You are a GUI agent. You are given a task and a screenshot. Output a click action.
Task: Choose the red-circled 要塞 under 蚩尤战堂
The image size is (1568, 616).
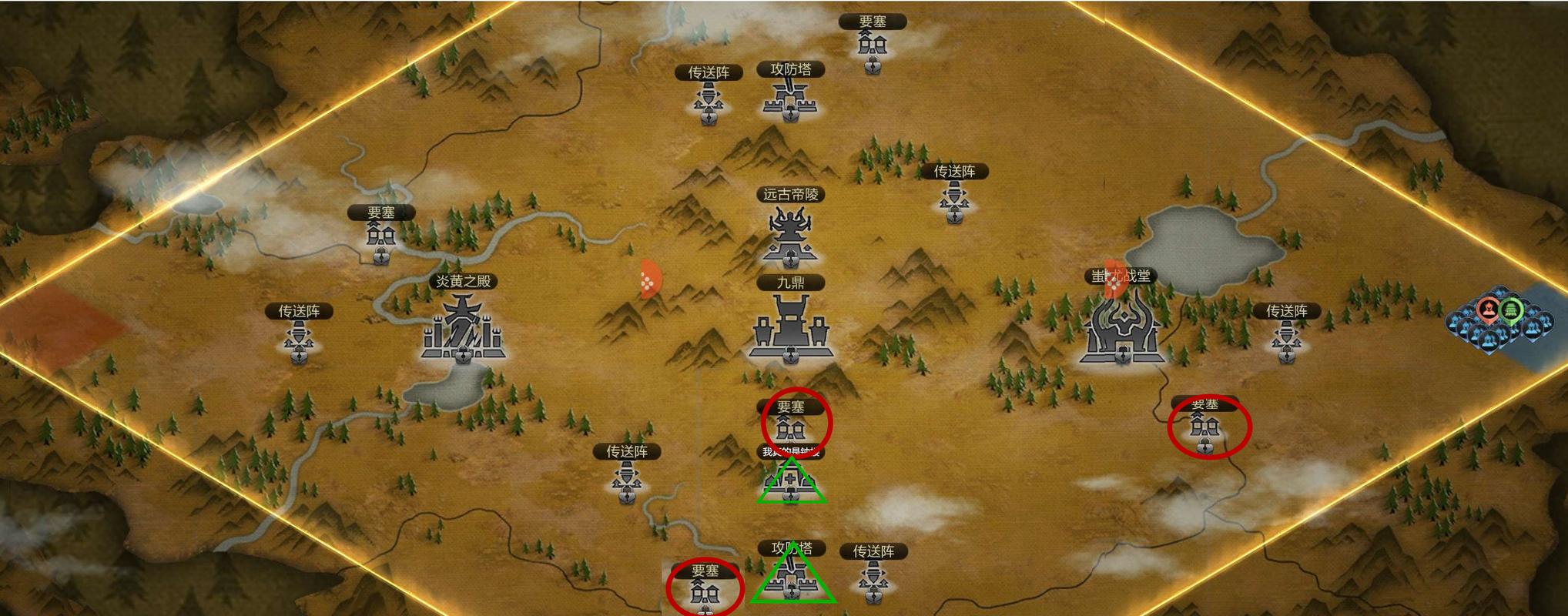coord(1205,429)
